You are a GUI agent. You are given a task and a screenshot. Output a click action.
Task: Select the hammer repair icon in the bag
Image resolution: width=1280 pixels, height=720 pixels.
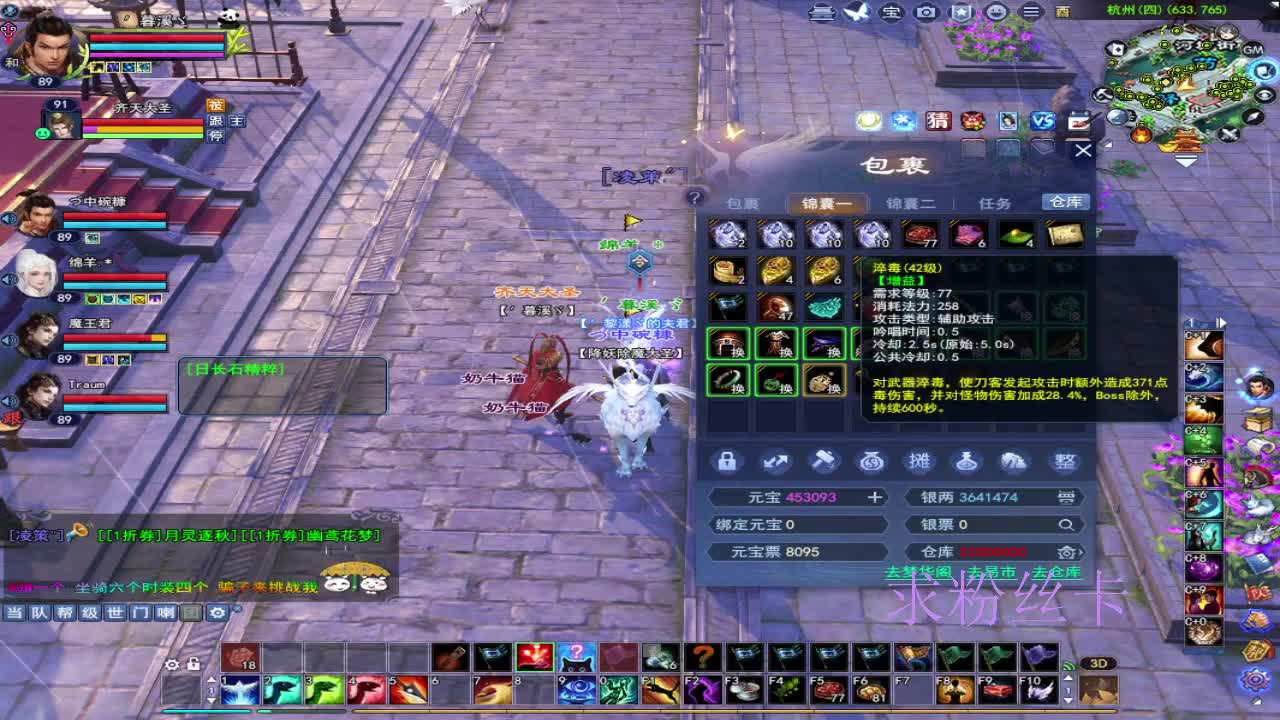coord(823,462)
